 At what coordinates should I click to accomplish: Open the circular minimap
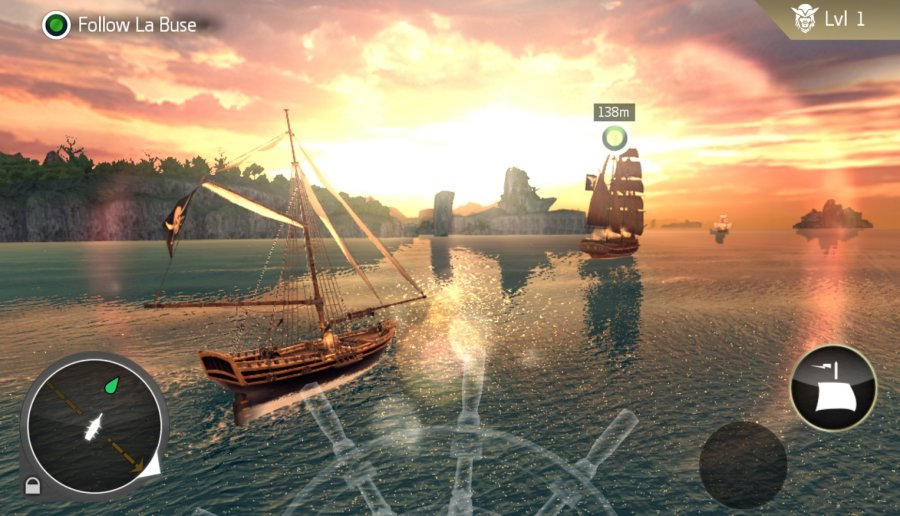click(x=94, y=425)
